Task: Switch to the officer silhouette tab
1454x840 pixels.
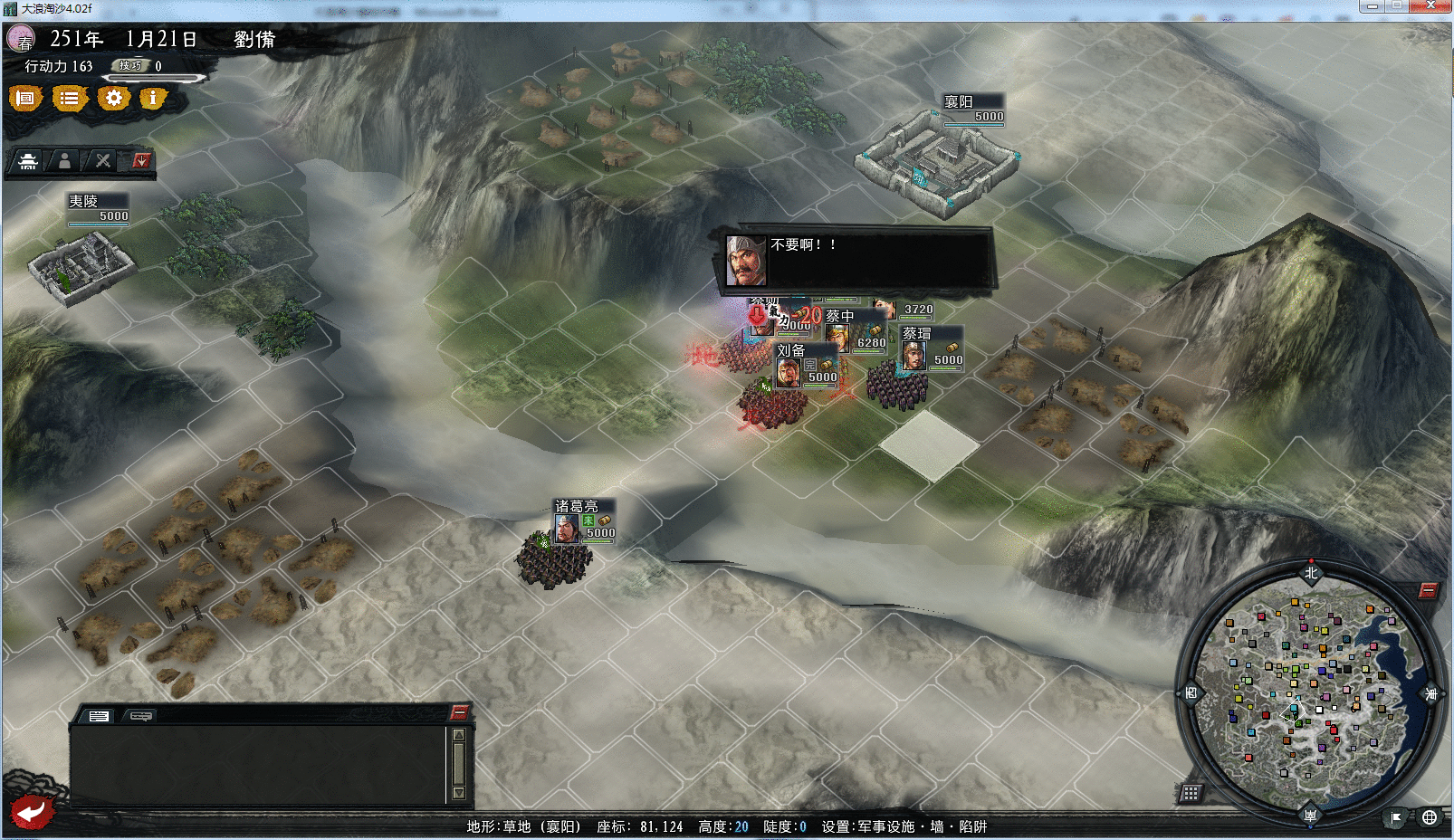Action: 64,161
